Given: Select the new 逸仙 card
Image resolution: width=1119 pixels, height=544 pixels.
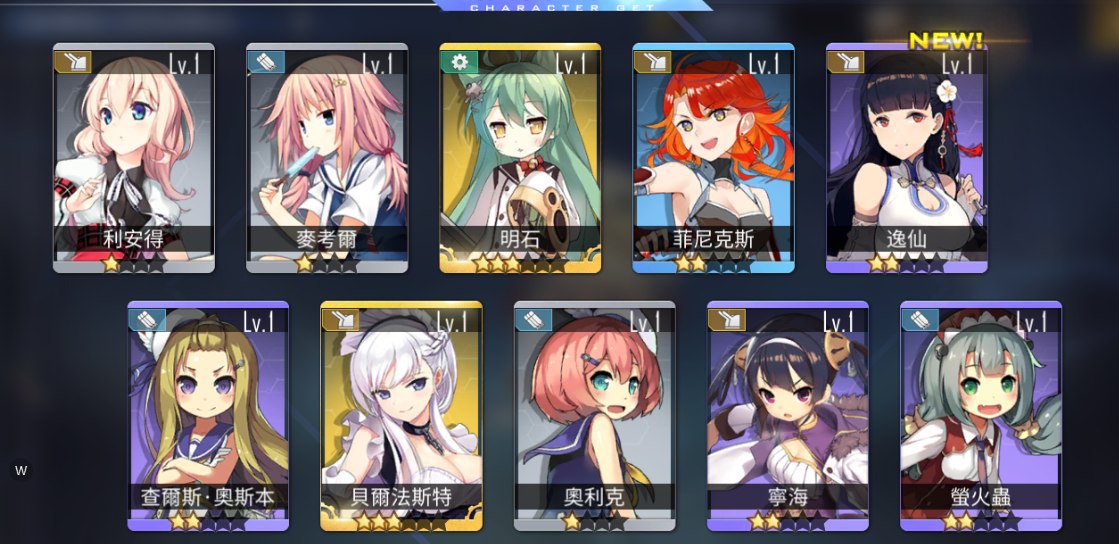Looking at the screenshot, I should pyautogui.click(x=906, y=158).
